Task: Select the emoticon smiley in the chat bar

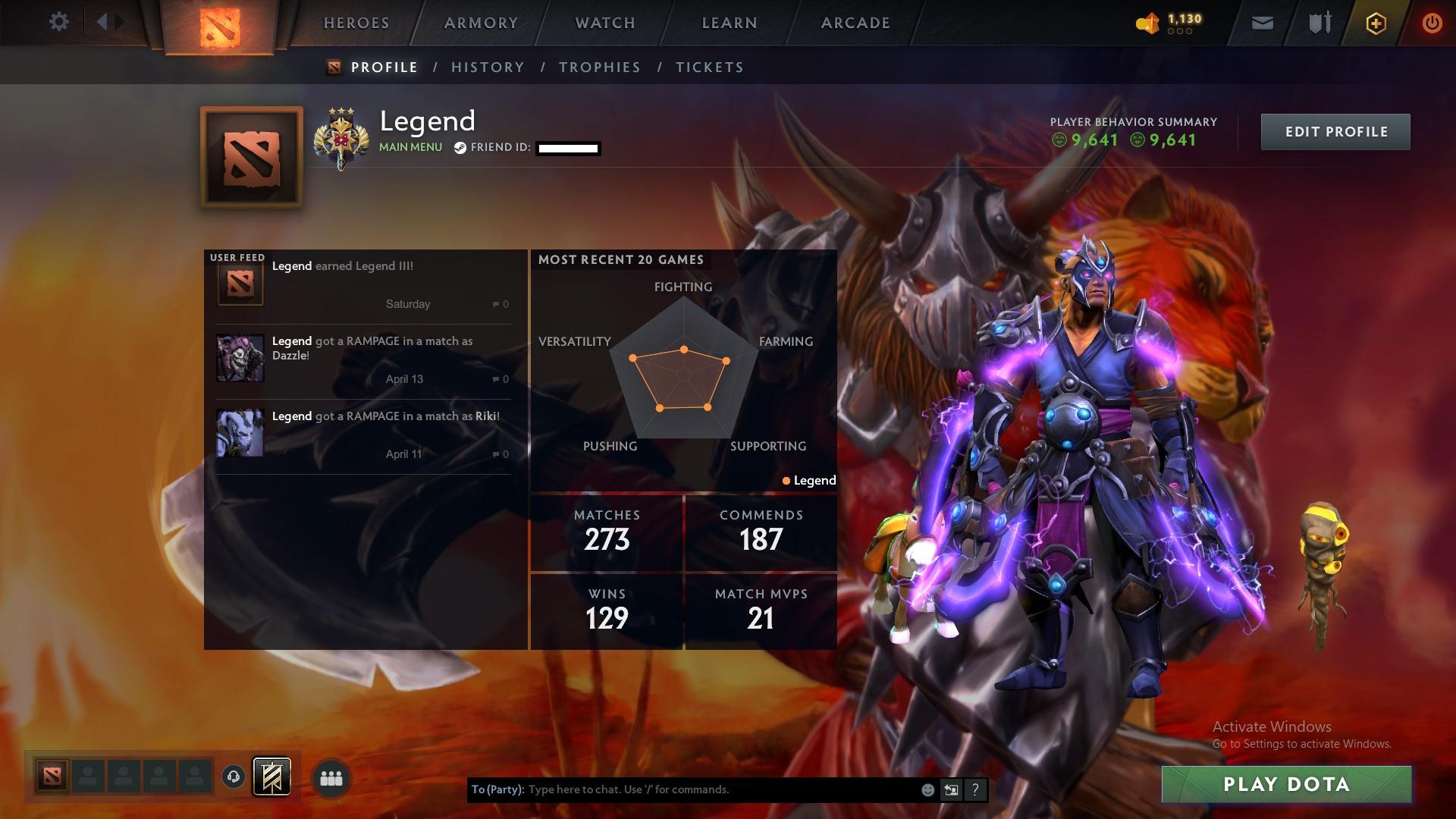Action: click(x=927, y=789)
